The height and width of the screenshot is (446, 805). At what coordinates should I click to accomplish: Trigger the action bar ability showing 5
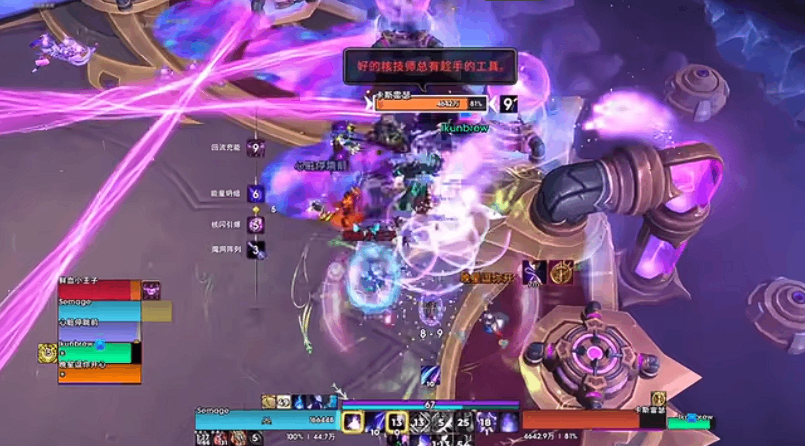coord(442,423)
